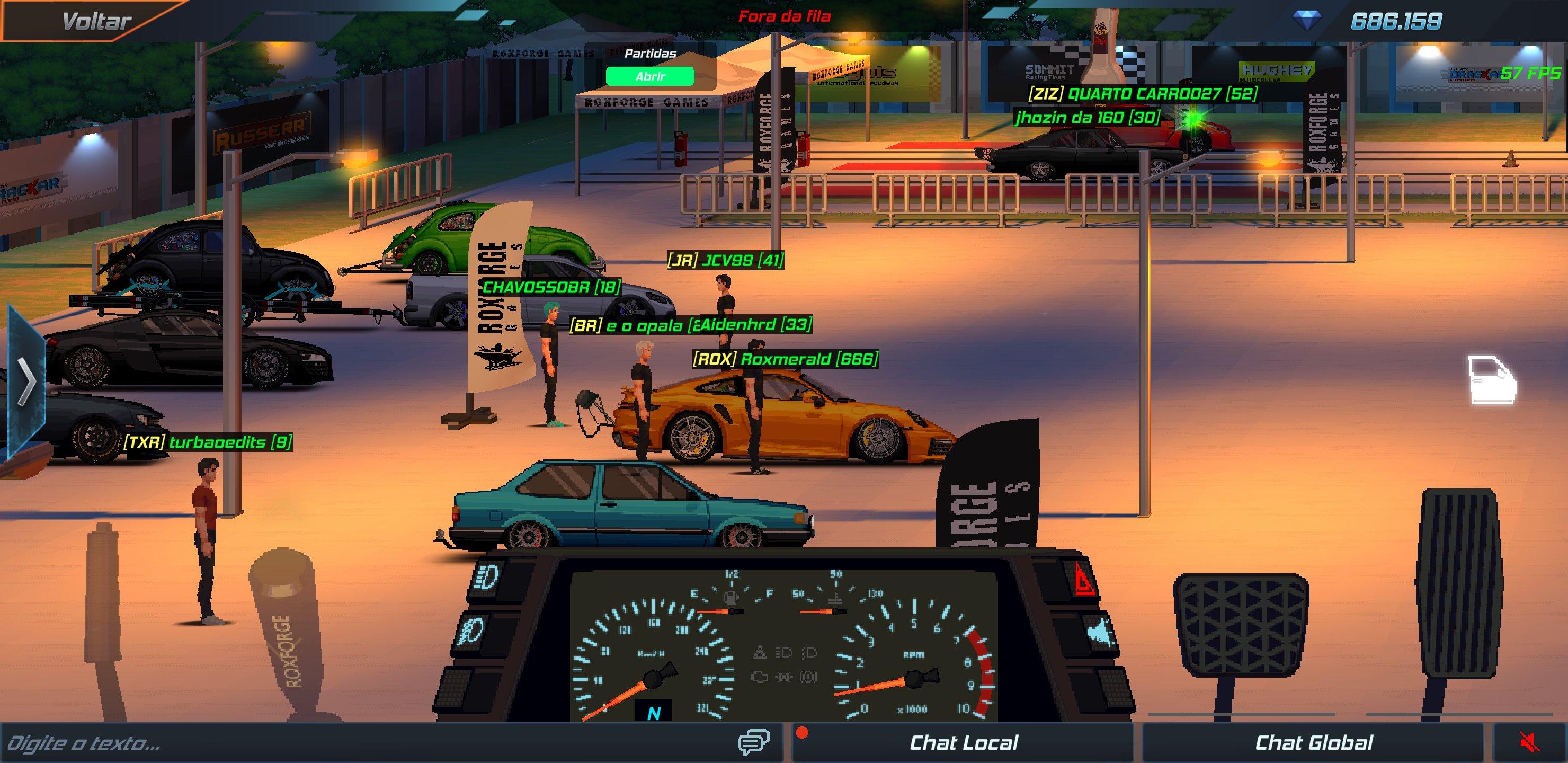Switch to the Chat Global tab
Screen dimensions: 1568x763
(x=1314, y=743)
